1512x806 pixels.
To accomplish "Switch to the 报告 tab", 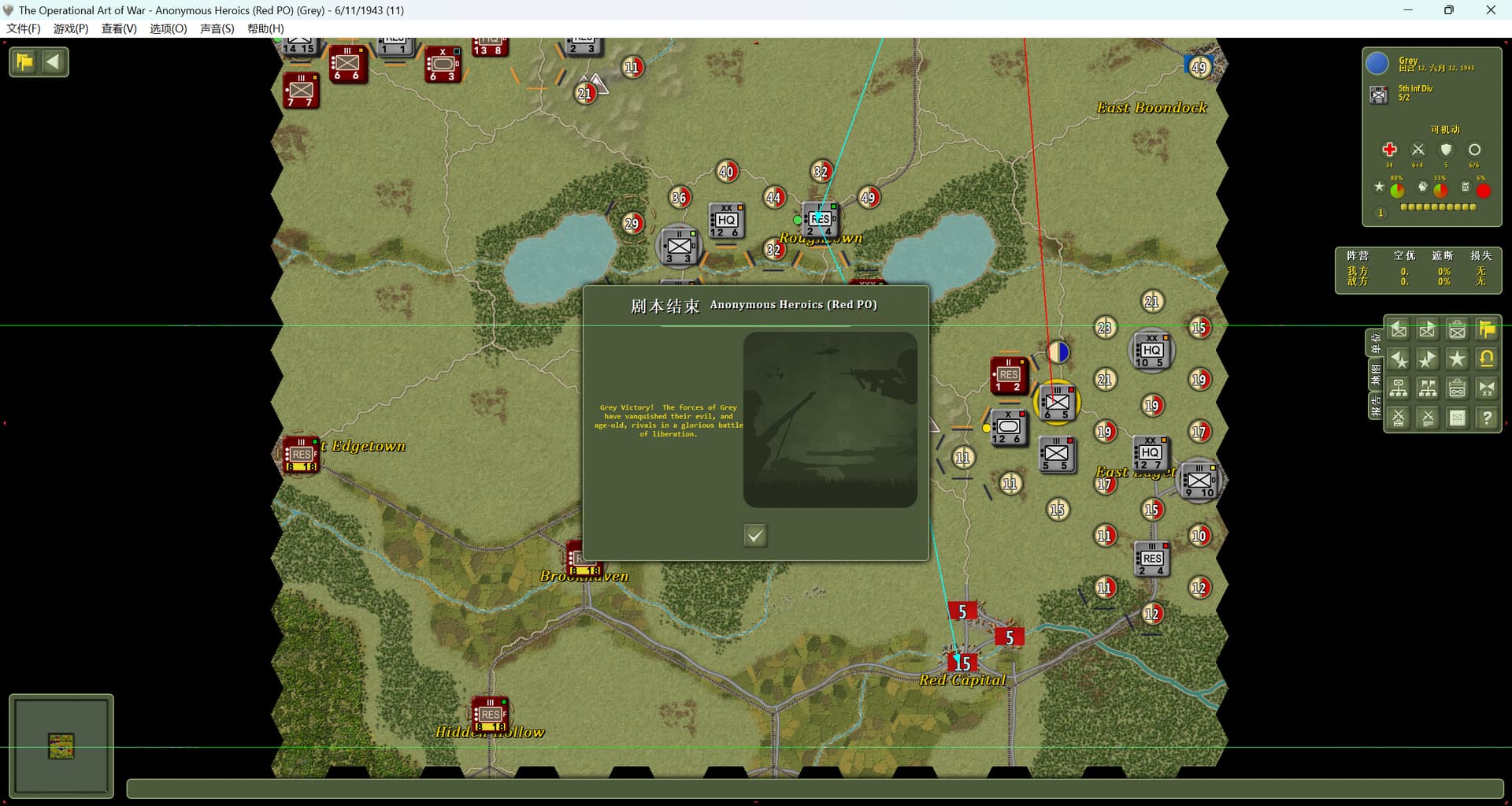I will tap(1376, 407).
